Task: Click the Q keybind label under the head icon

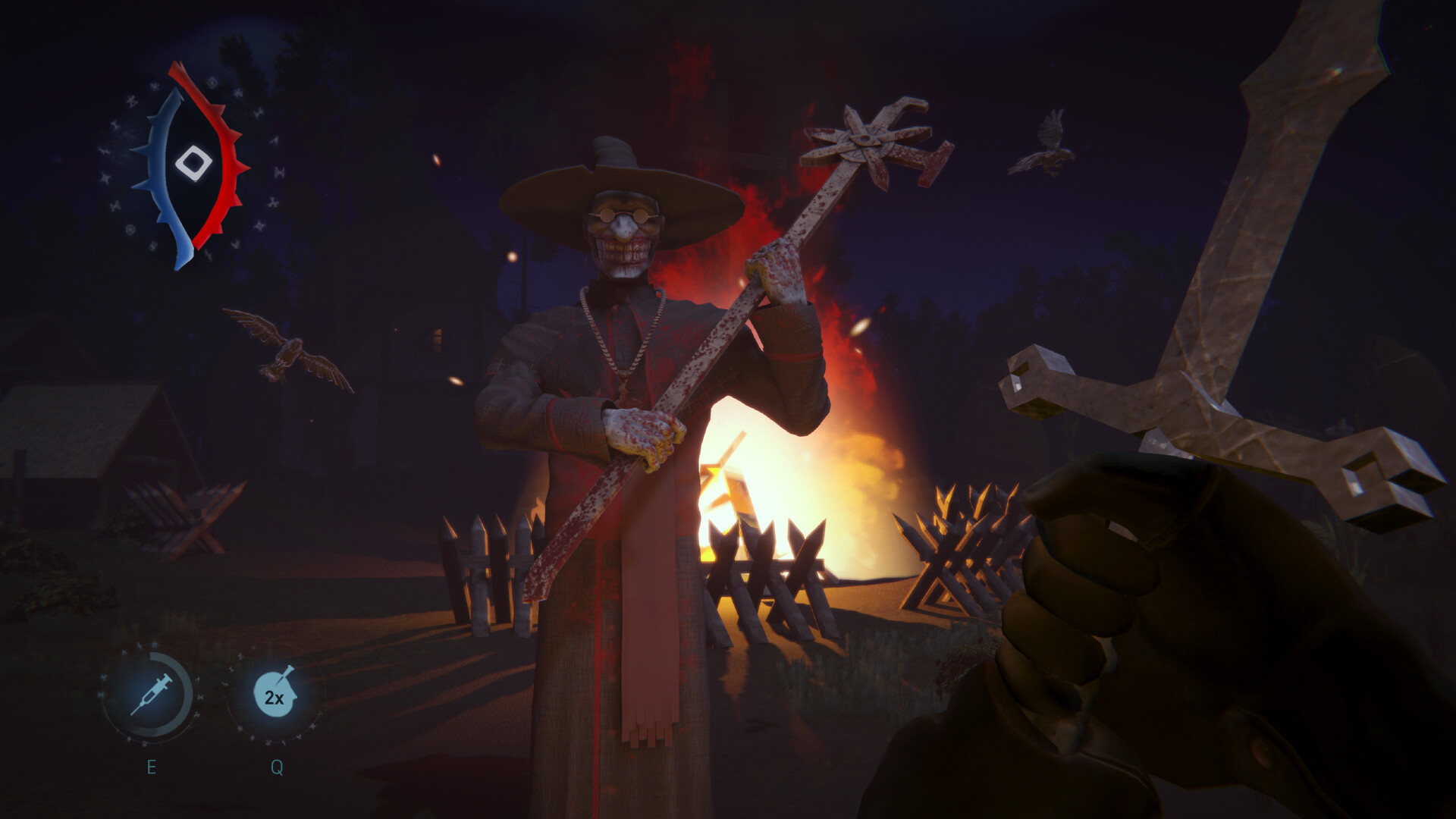Action: [x=275, y=767]
